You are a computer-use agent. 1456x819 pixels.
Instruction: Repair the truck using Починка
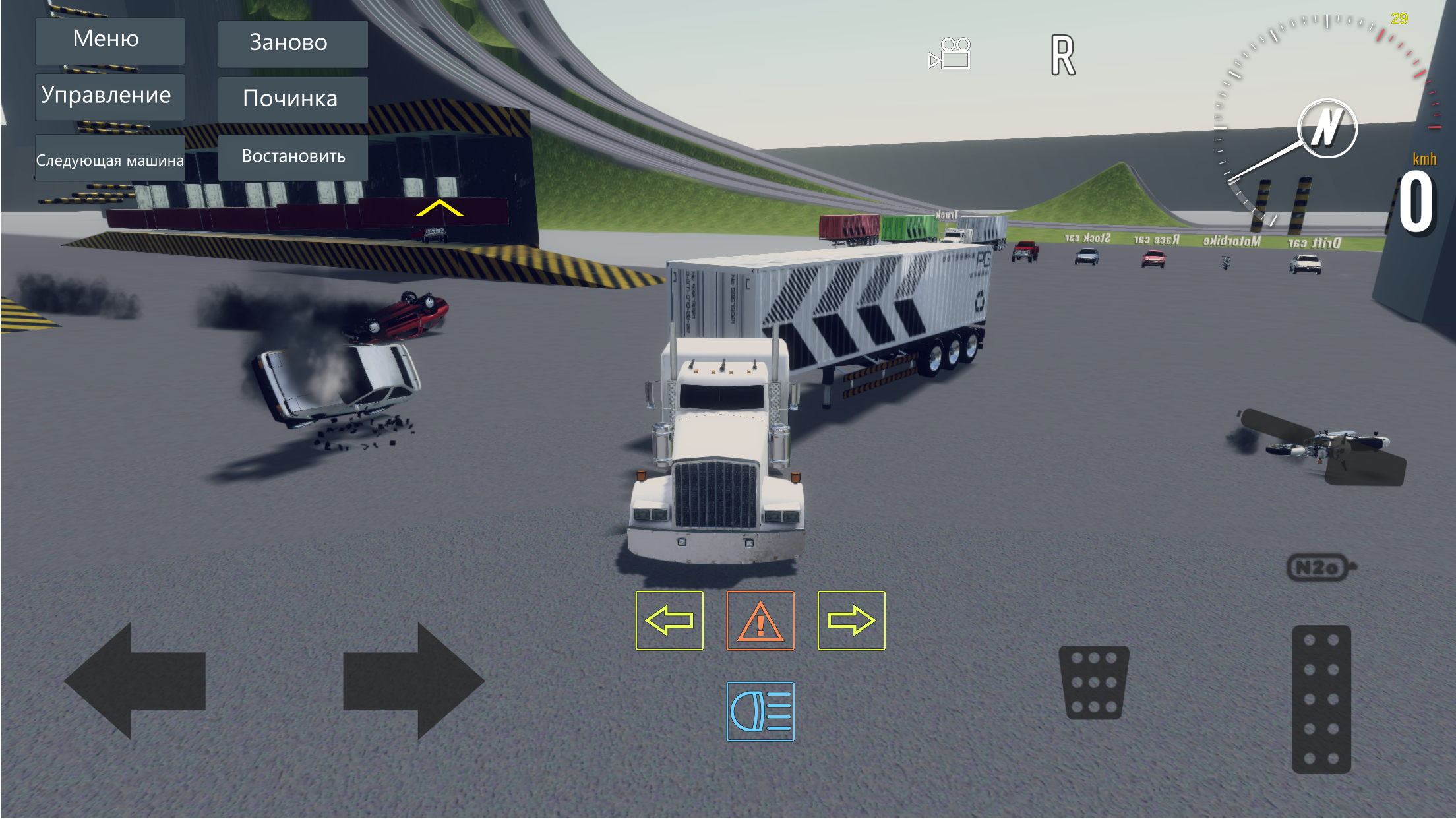point(291,100)
